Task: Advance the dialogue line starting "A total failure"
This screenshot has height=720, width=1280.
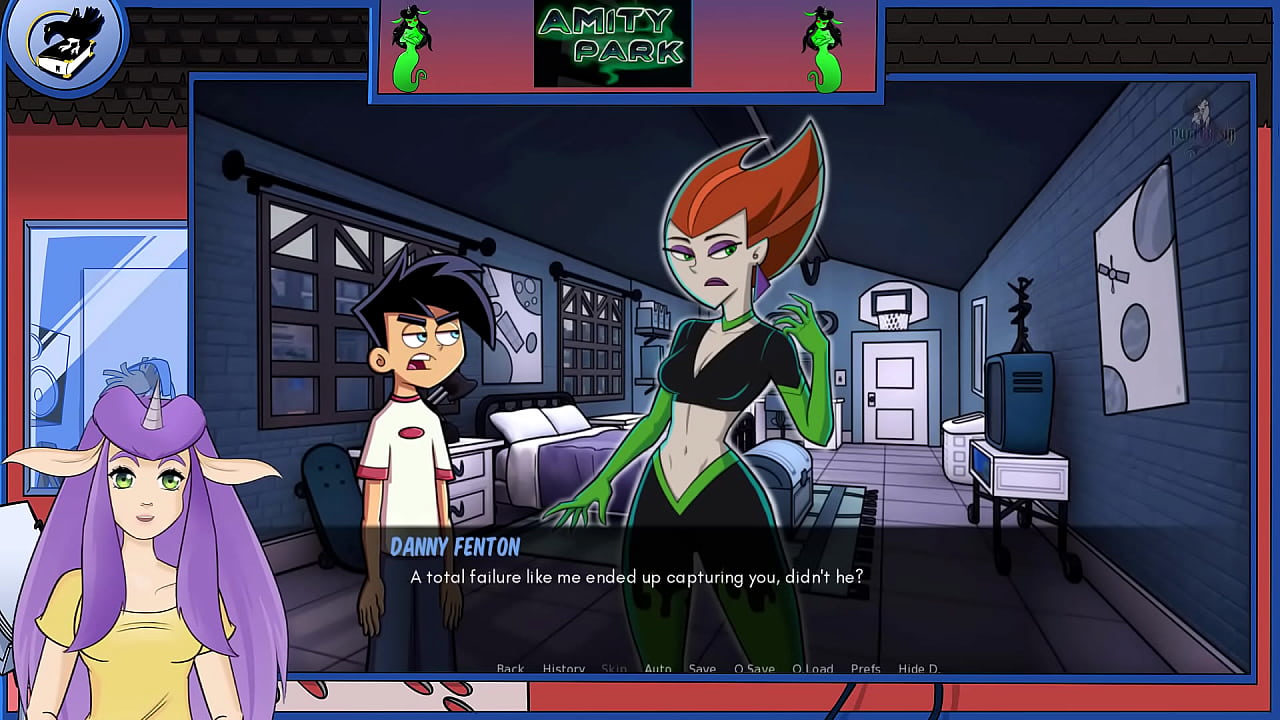Action: pos(636,577)
